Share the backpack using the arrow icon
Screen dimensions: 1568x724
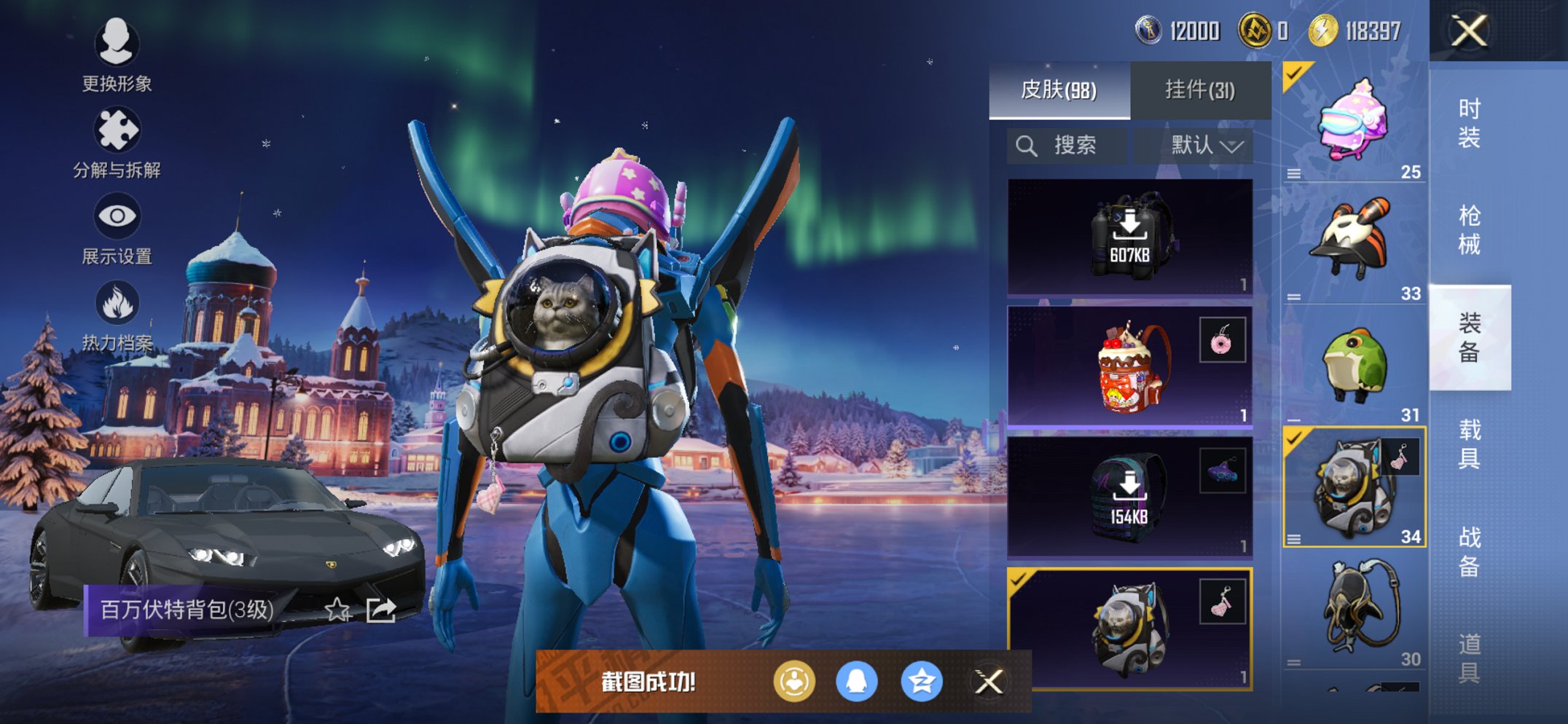click(x=381, y=610)
